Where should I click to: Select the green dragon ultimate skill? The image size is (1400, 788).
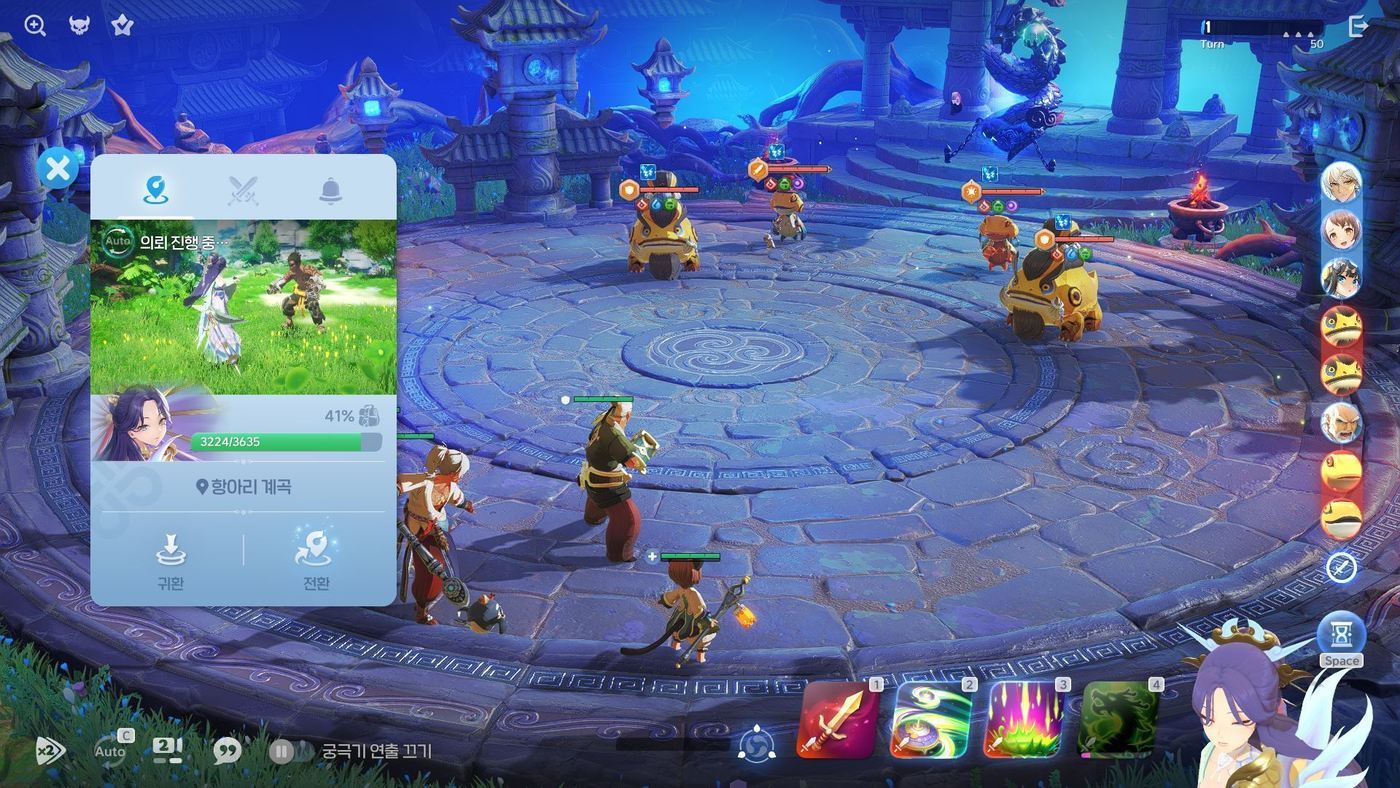pyautogui.click(x=1119, y=719)
